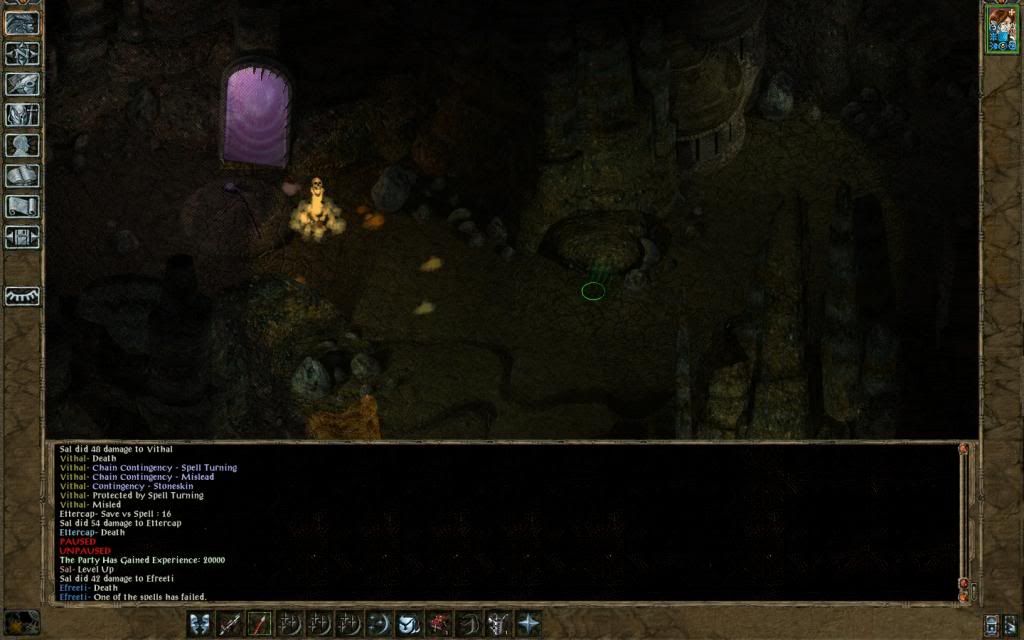
Task: Select the spear quick weapon slot
Action: [260, 623]
